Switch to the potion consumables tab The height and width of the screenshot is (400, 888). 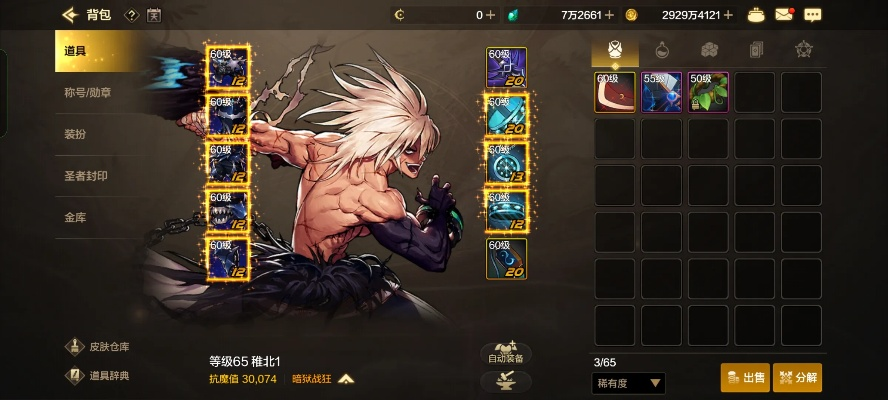coord(661,49)
